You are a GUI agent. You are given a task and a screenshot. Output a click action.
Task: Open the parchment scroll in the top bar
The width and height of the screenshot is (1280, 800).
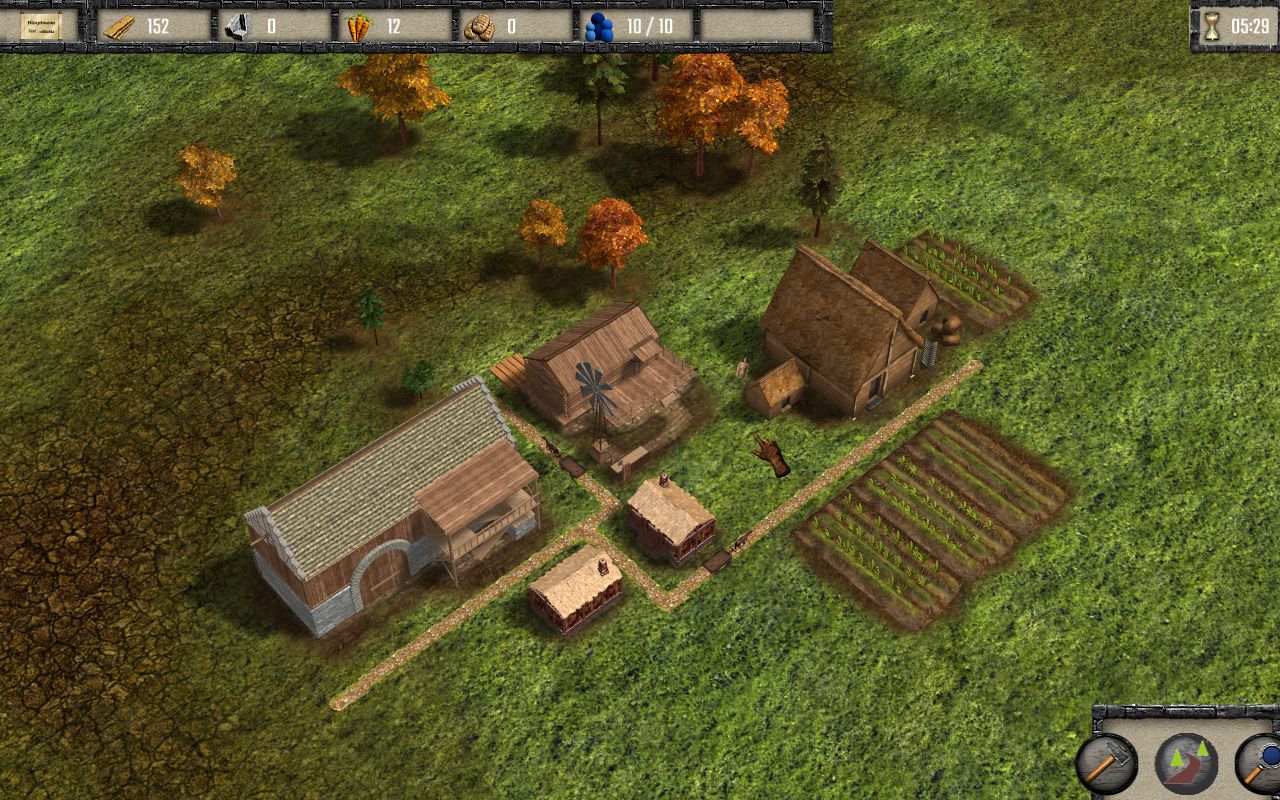41,26
